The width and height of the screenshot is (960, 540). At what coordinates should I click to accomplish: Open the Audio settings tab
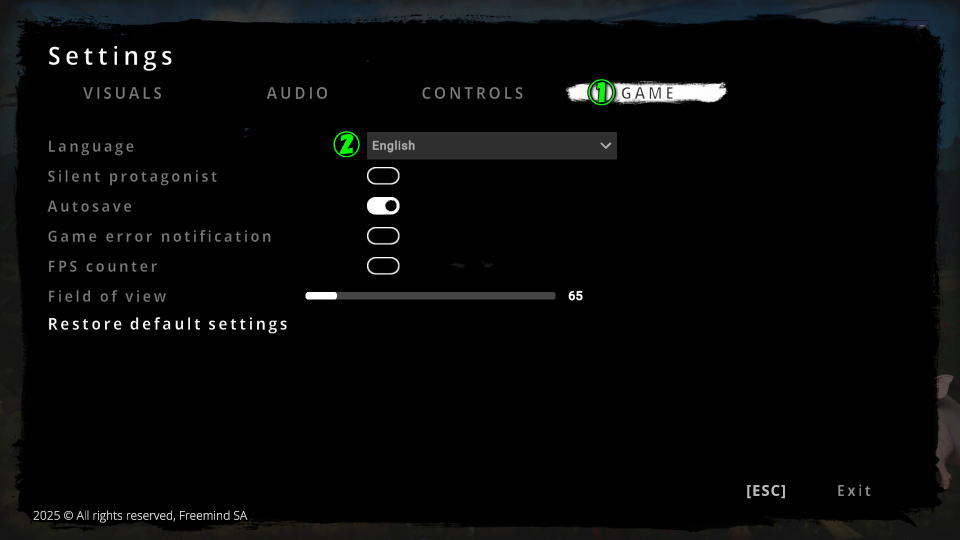(298, 93)
